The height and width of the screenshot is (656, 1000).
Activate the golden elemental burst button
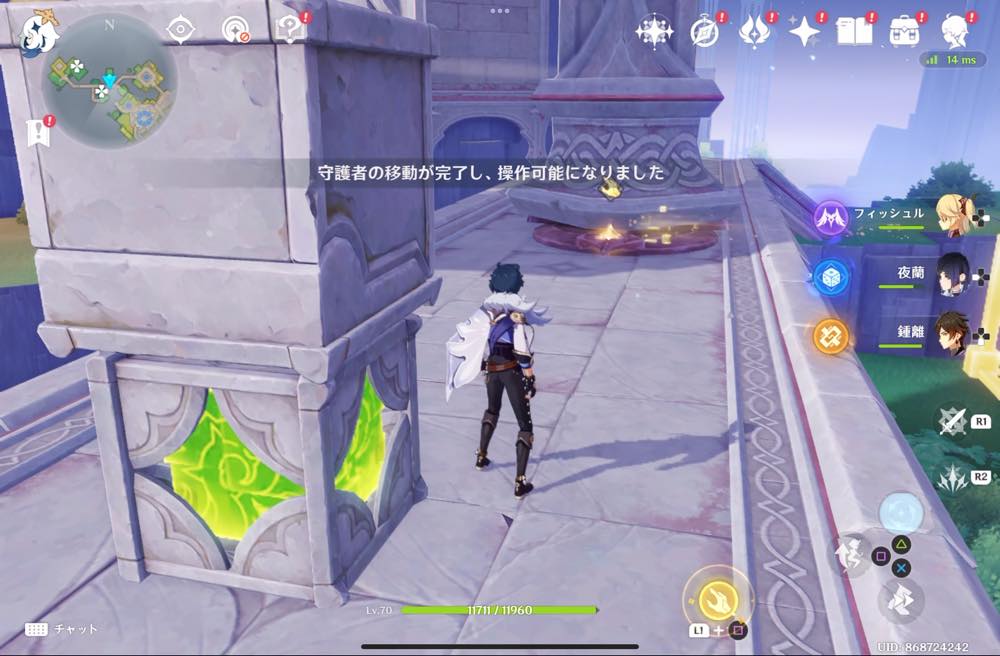click(x=716, y=598)
